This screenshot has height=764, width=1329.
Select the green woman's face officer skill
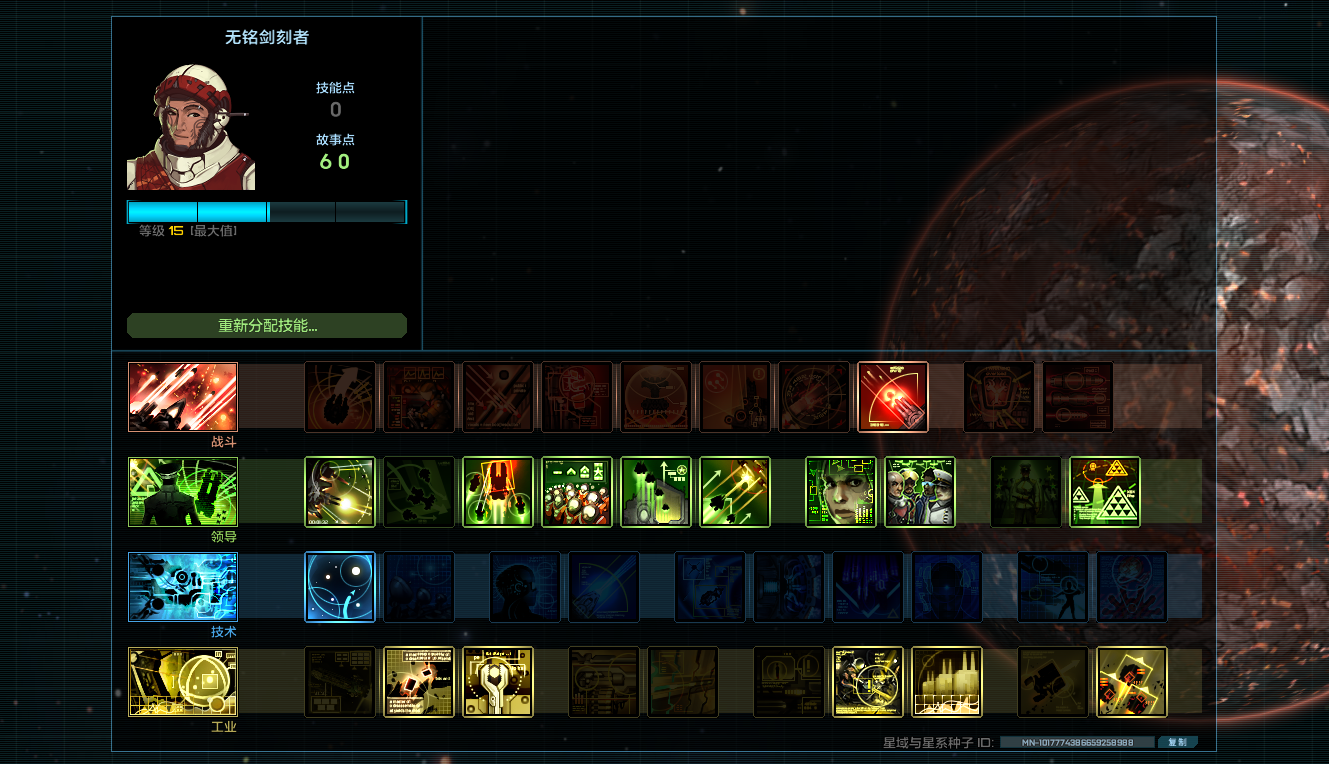(x=841, y=492)
